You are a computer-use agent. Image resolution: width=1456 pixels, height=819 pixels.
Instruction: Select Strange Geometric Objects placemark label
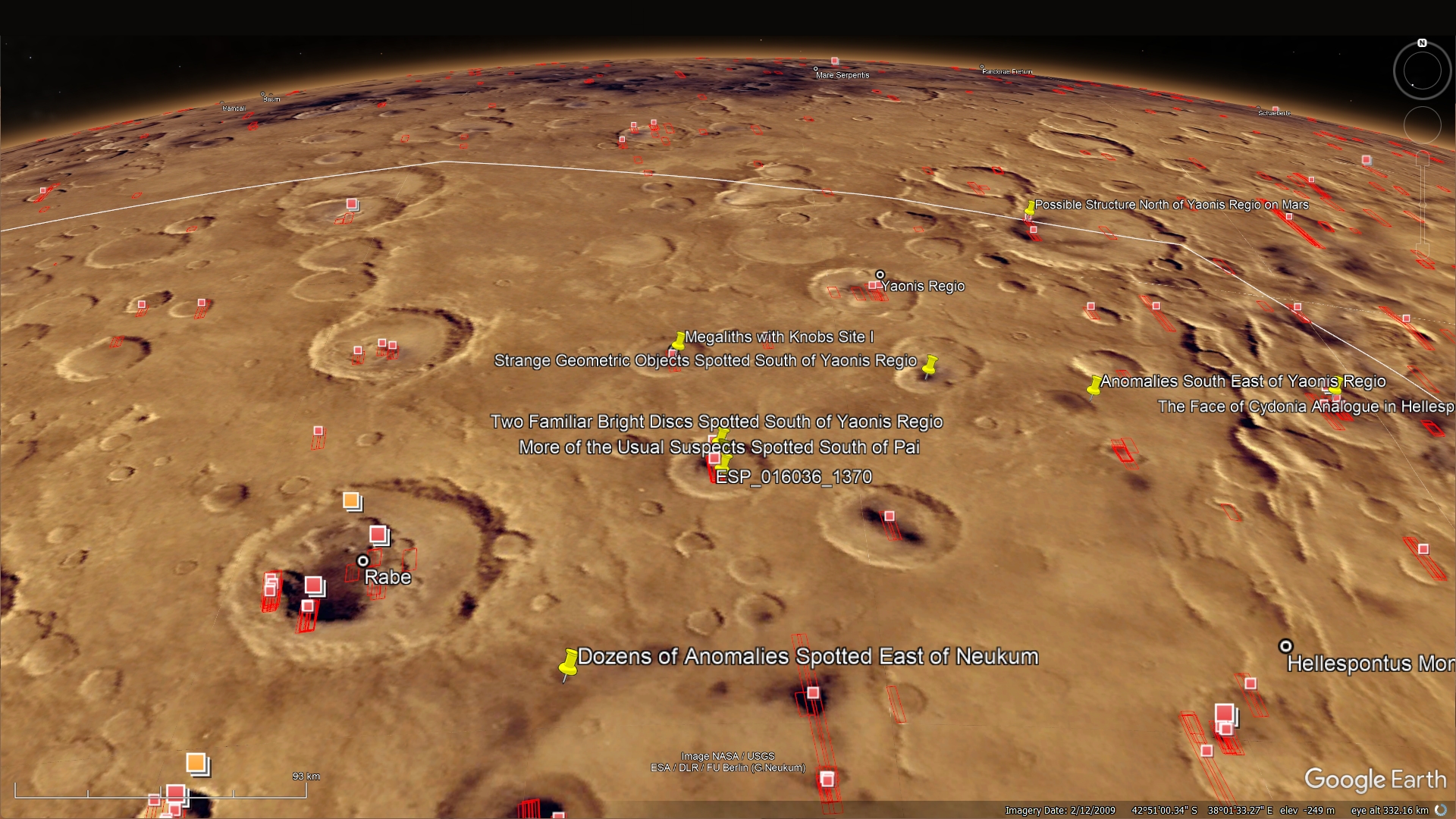point(705,361)
